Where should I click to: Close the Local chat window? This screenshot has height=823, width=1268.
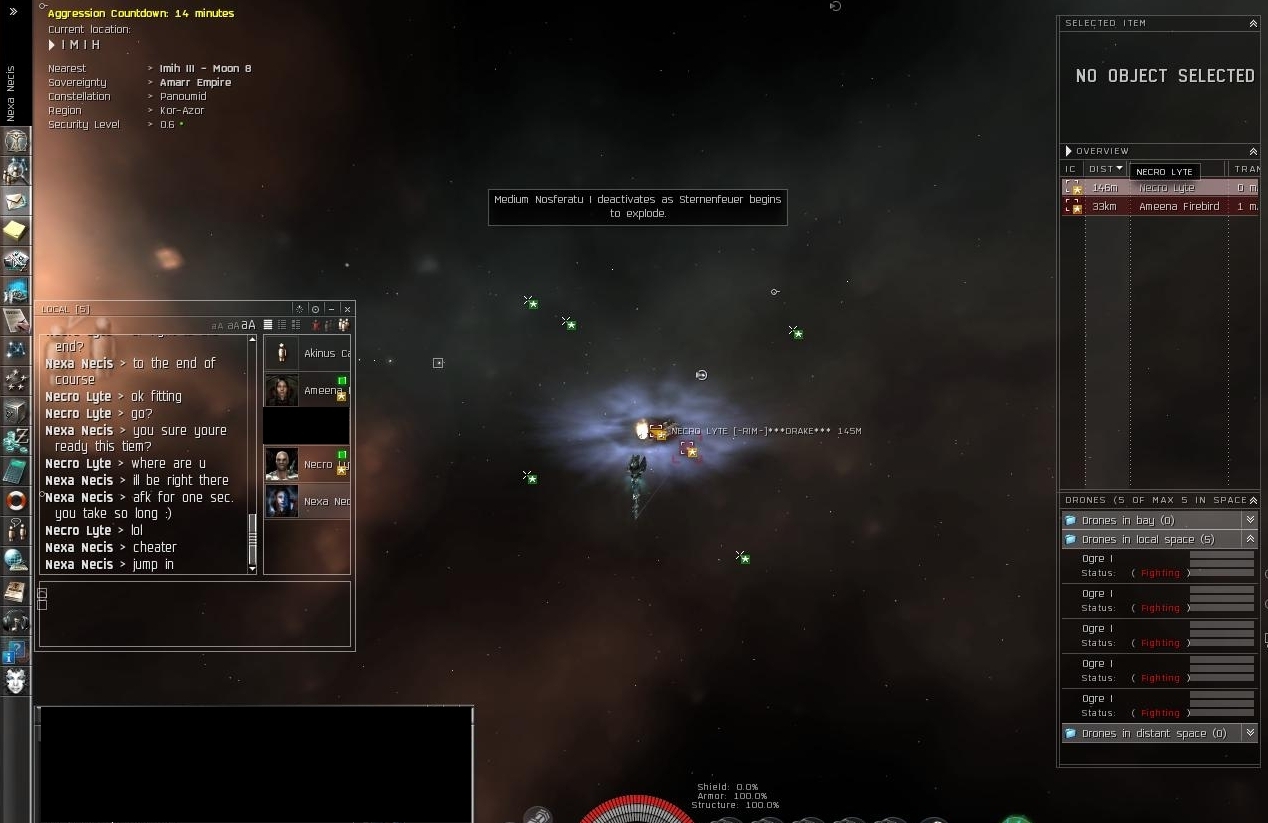point(347,309)
